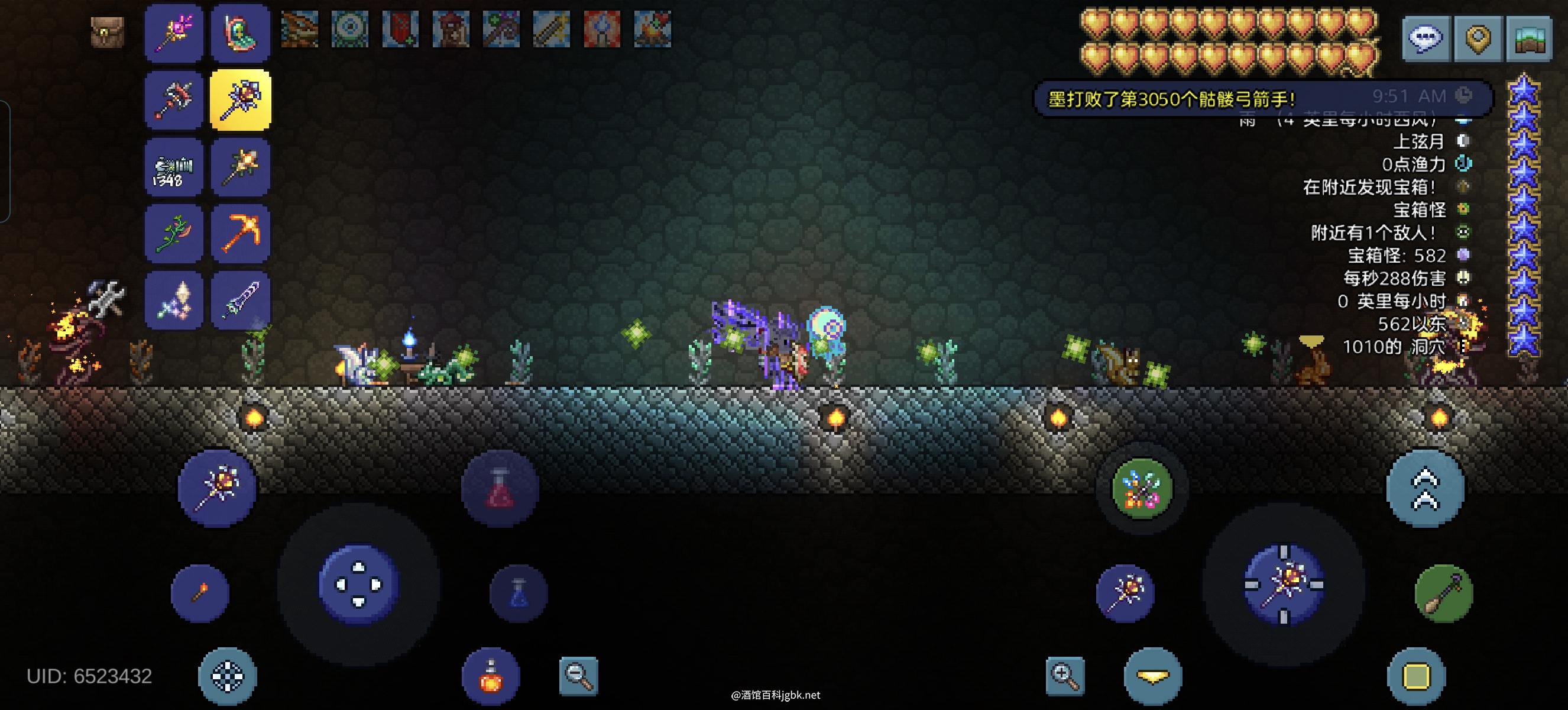
Task: Select the green vine staff hotbar slot
Action: (x=174, y=233)
